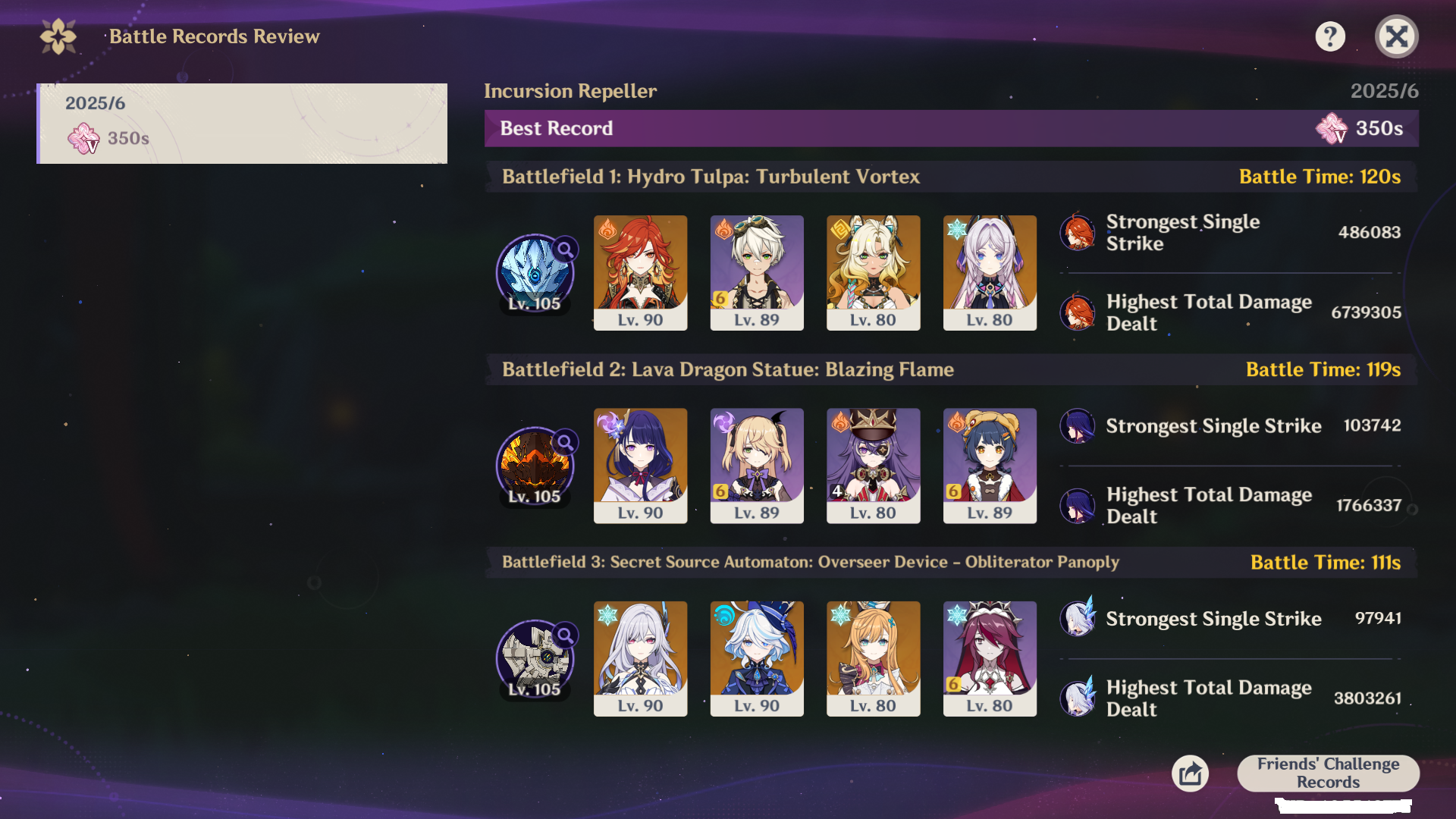
Task: Click the 2025/6 record card preview on the left
Action: pyautogui.click(x=243, y=124)
